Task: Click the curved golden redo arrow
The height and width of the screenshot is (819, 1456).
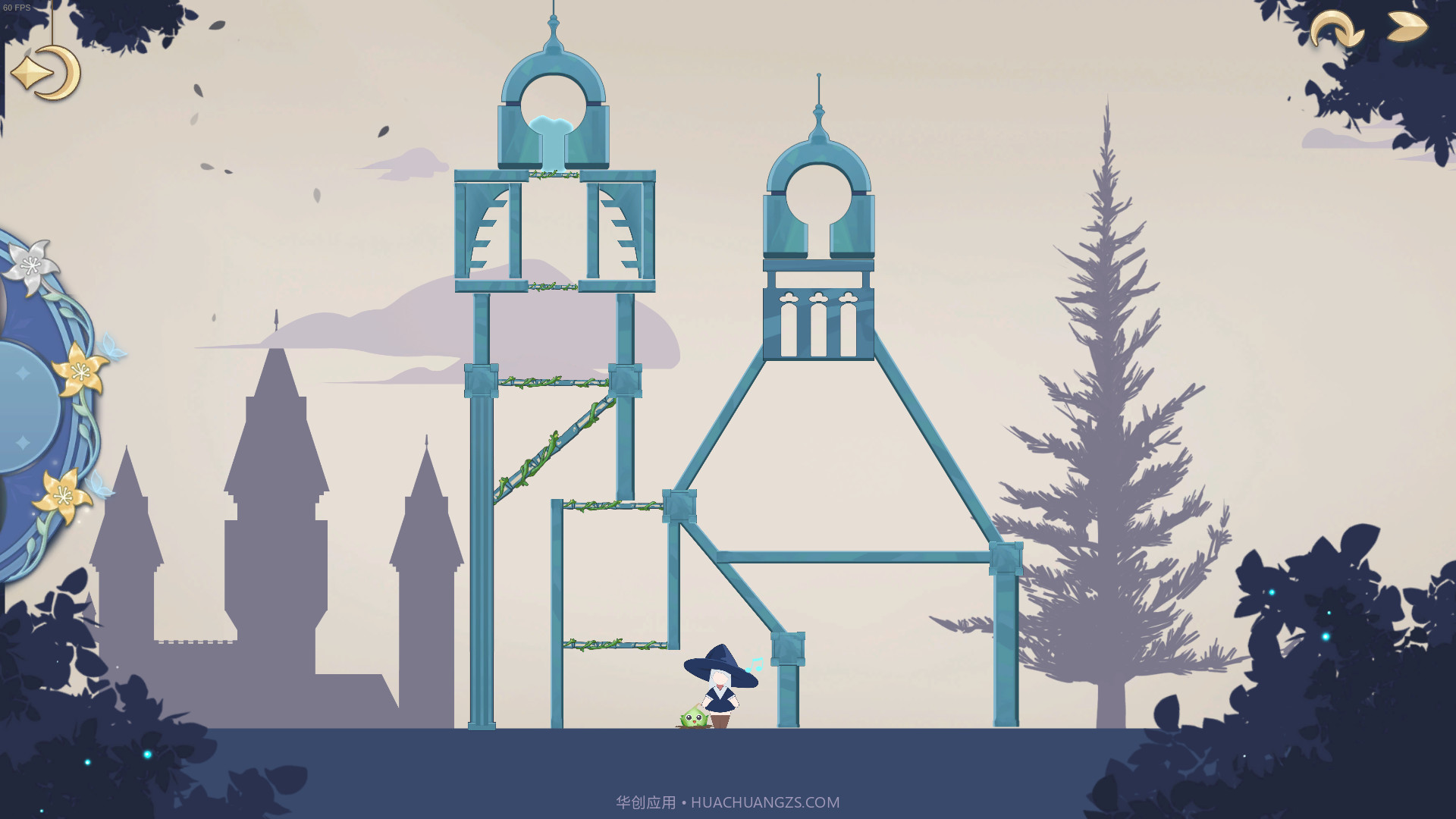Action: [x=1336, y=30]
